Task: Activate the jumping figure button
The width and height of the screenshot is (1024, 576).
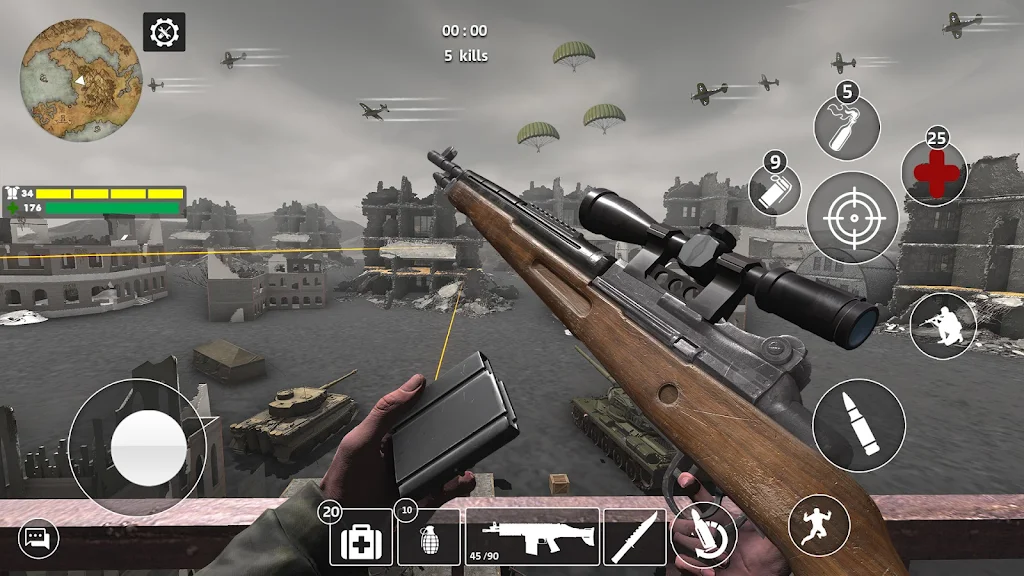Action: tap(819, 526)
